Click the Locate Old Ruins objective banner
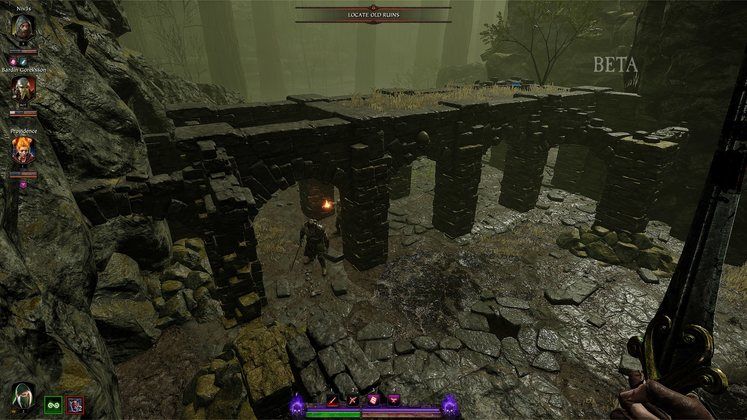Image resolution: width=747 pixels, height=420 pixels. [x=372, y=15]
